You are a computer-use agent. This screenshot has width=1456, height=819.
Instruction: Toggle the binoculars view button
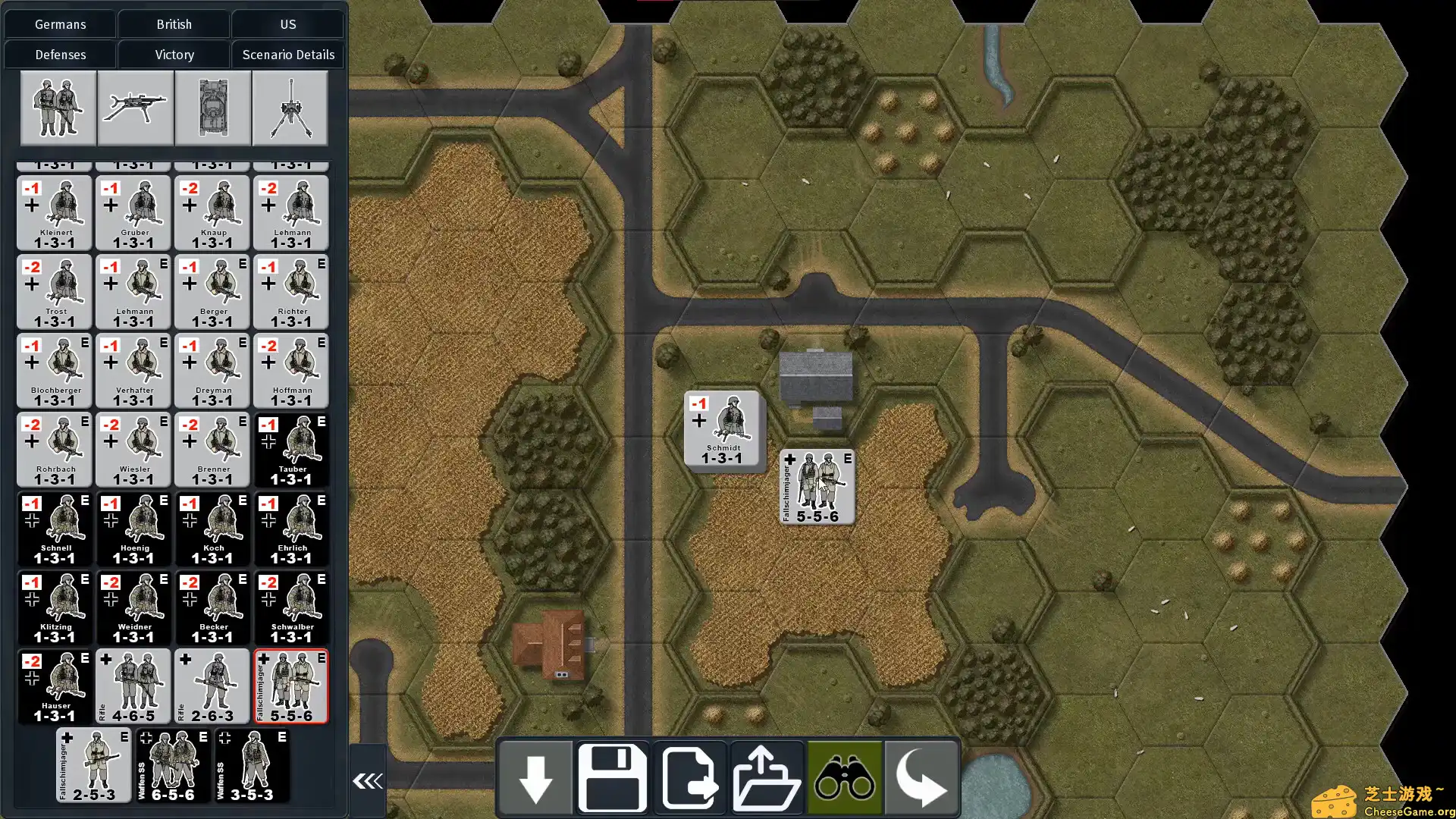coord(844,778)
